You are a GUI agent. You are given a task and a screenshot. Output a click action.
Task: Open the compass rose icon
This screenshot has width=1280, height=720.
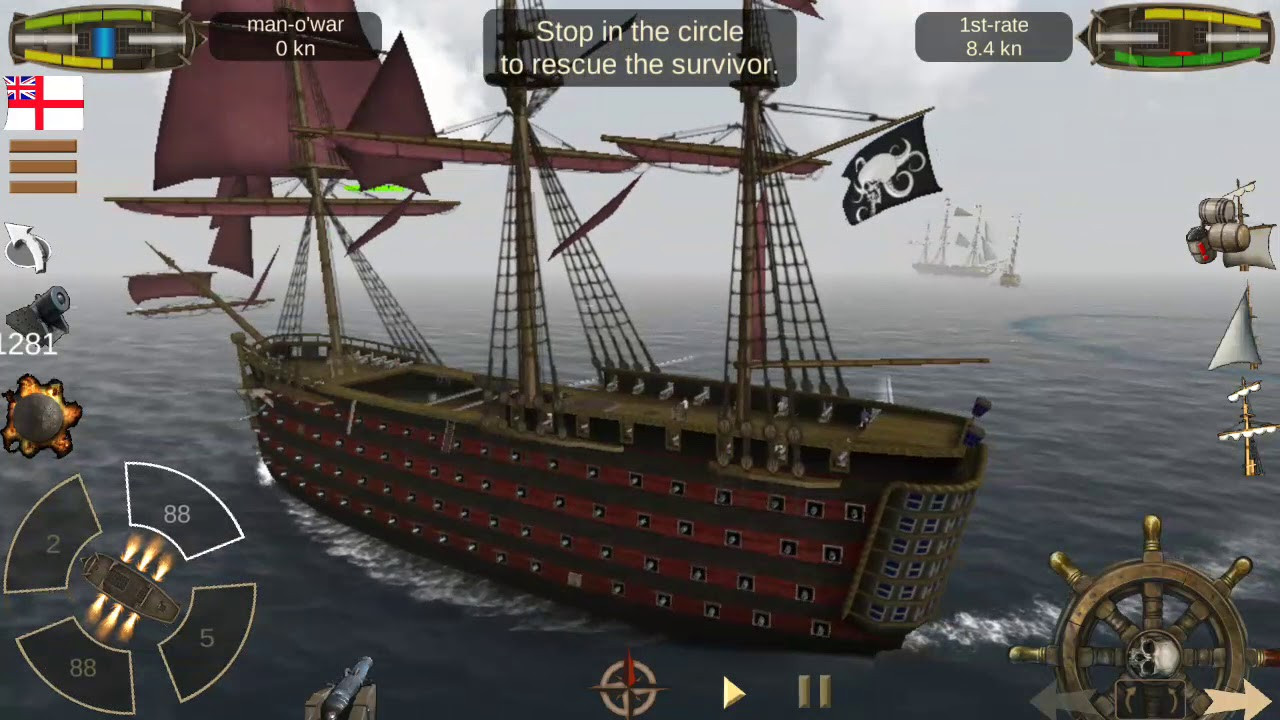tap(629, 689)
